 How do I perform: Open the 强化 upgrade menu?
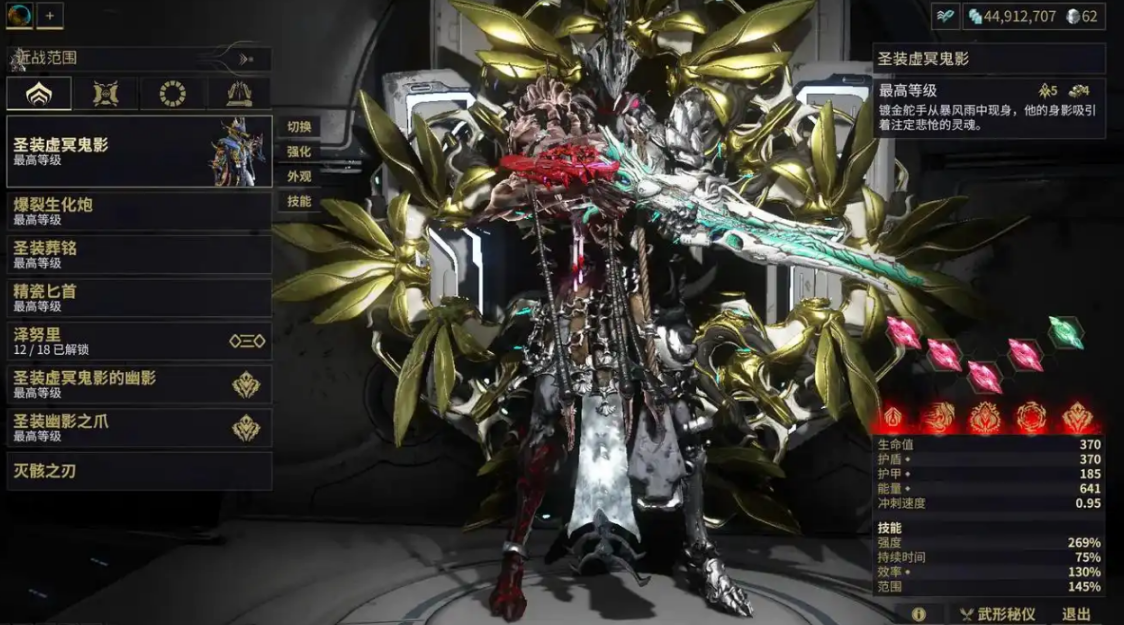(x=299, y=152)
